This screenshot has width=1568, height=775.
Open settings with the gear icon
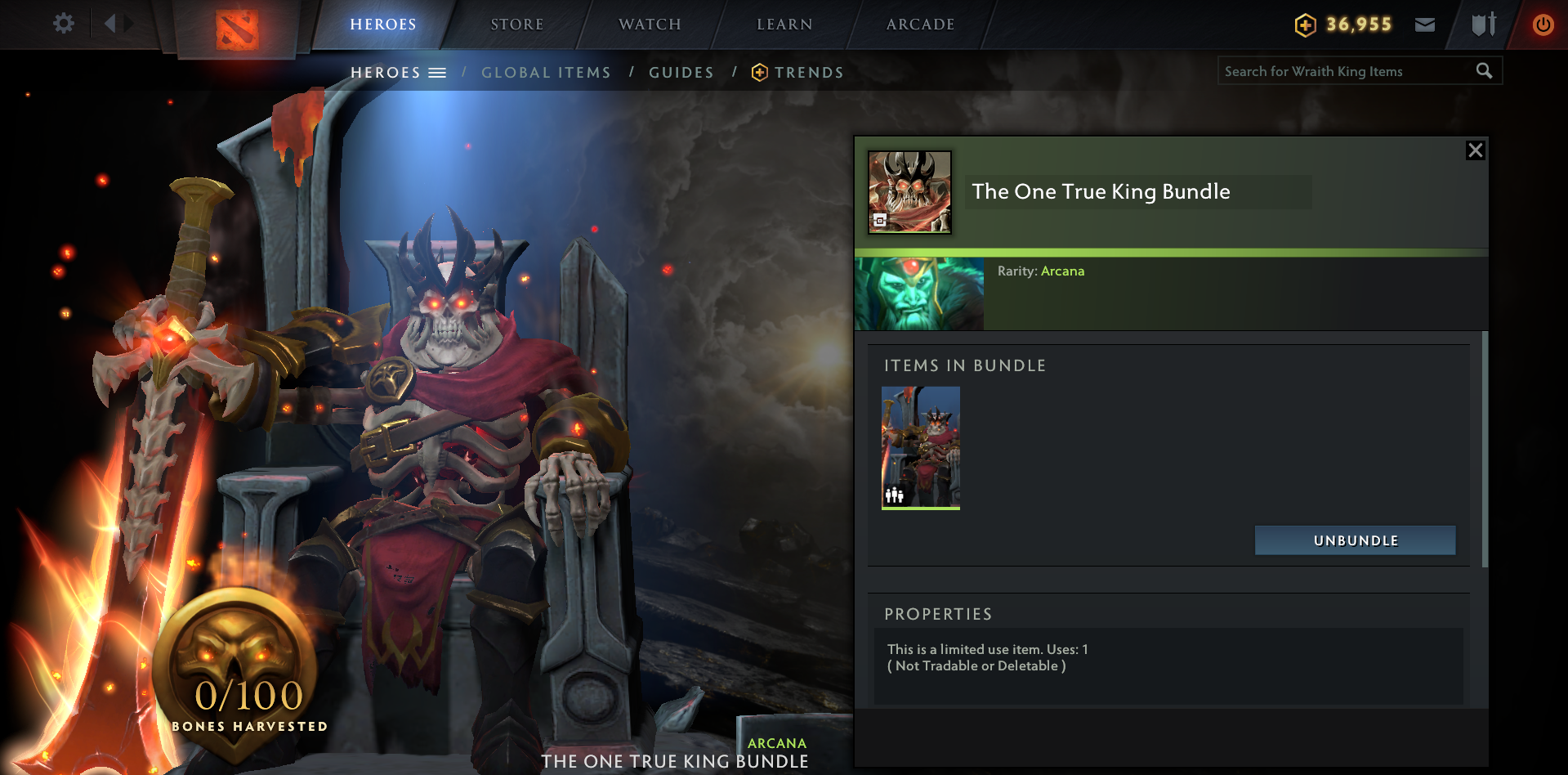pyautogui.click(x=63, y=23)
